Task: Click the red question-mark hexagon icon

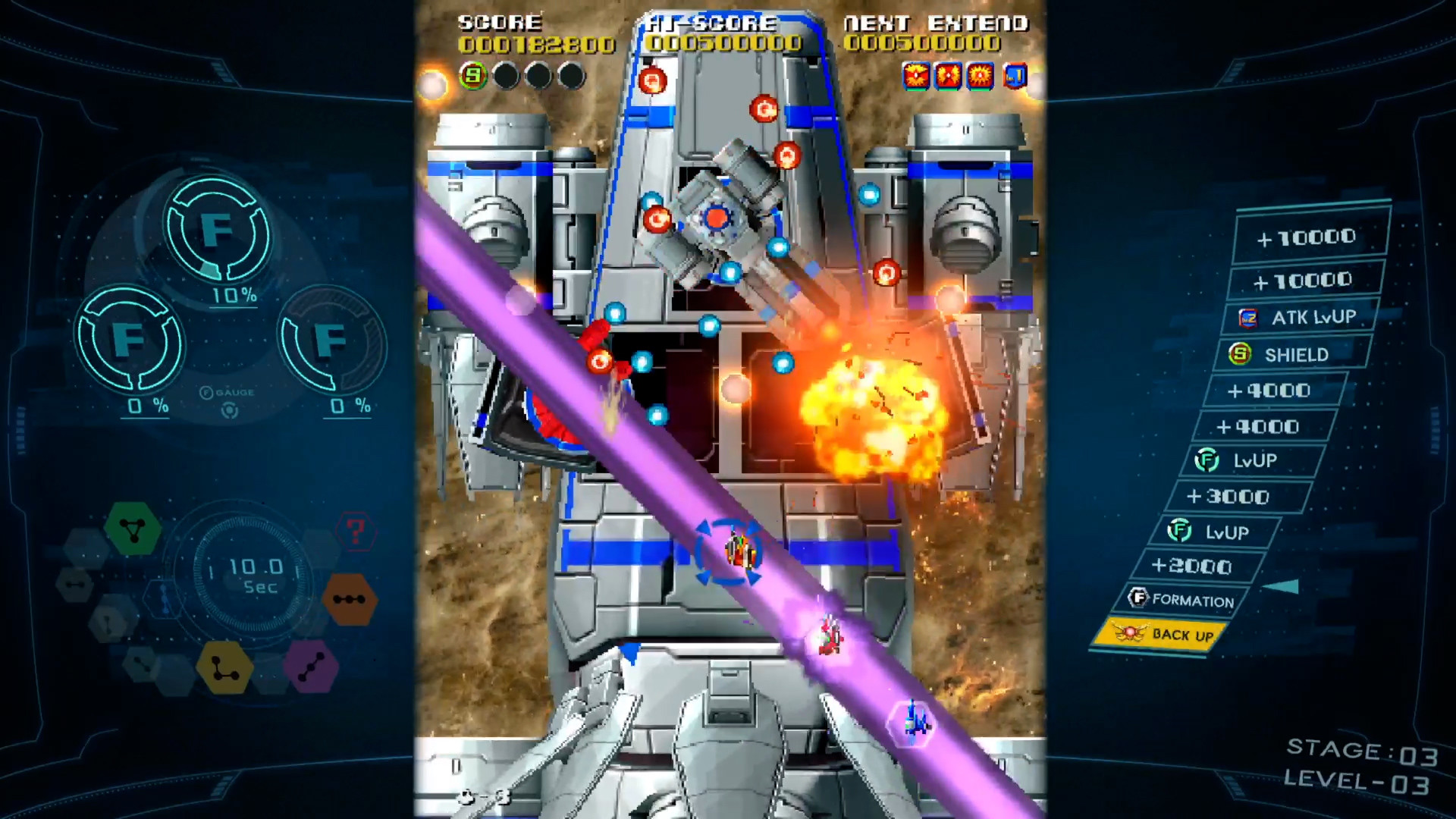Action: [356, 532]
